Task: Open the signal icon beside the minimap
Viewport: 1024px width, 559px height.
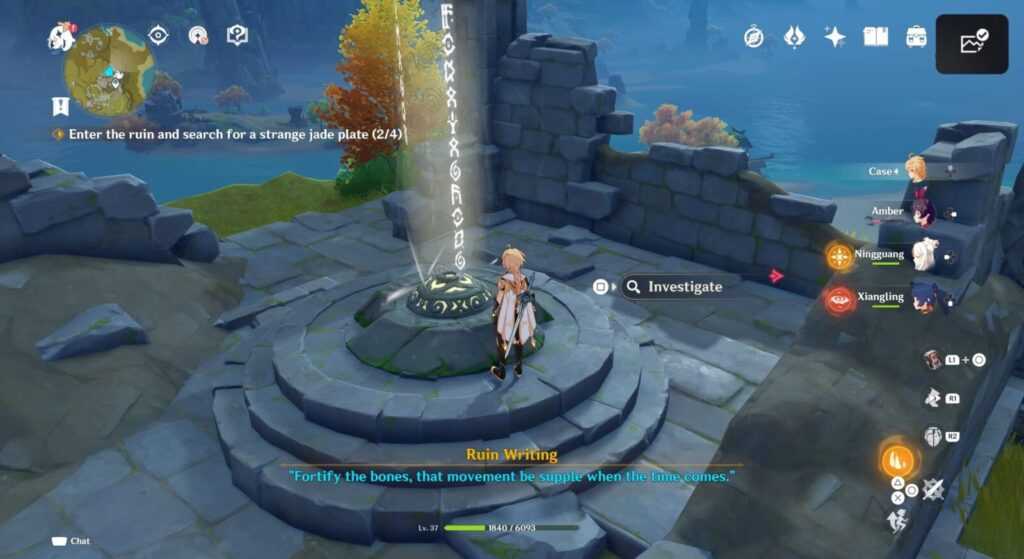Action: [x=198, y=36]
